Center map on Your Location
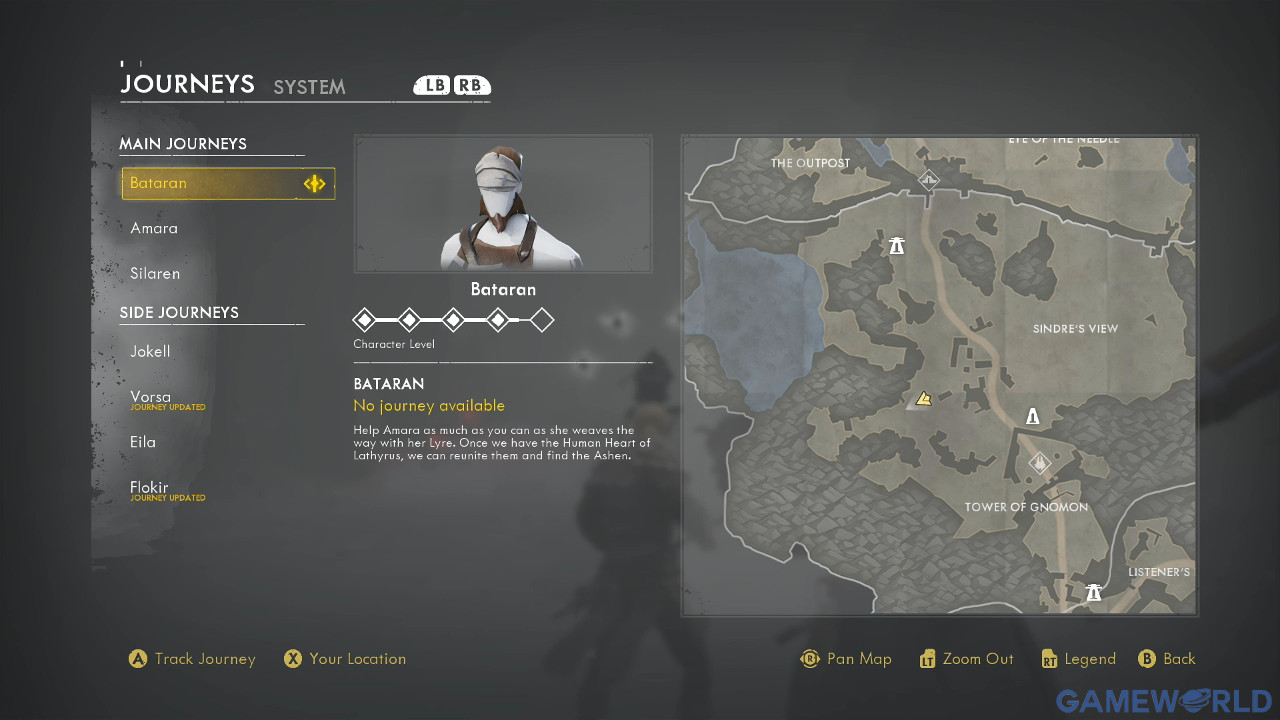 345,659
